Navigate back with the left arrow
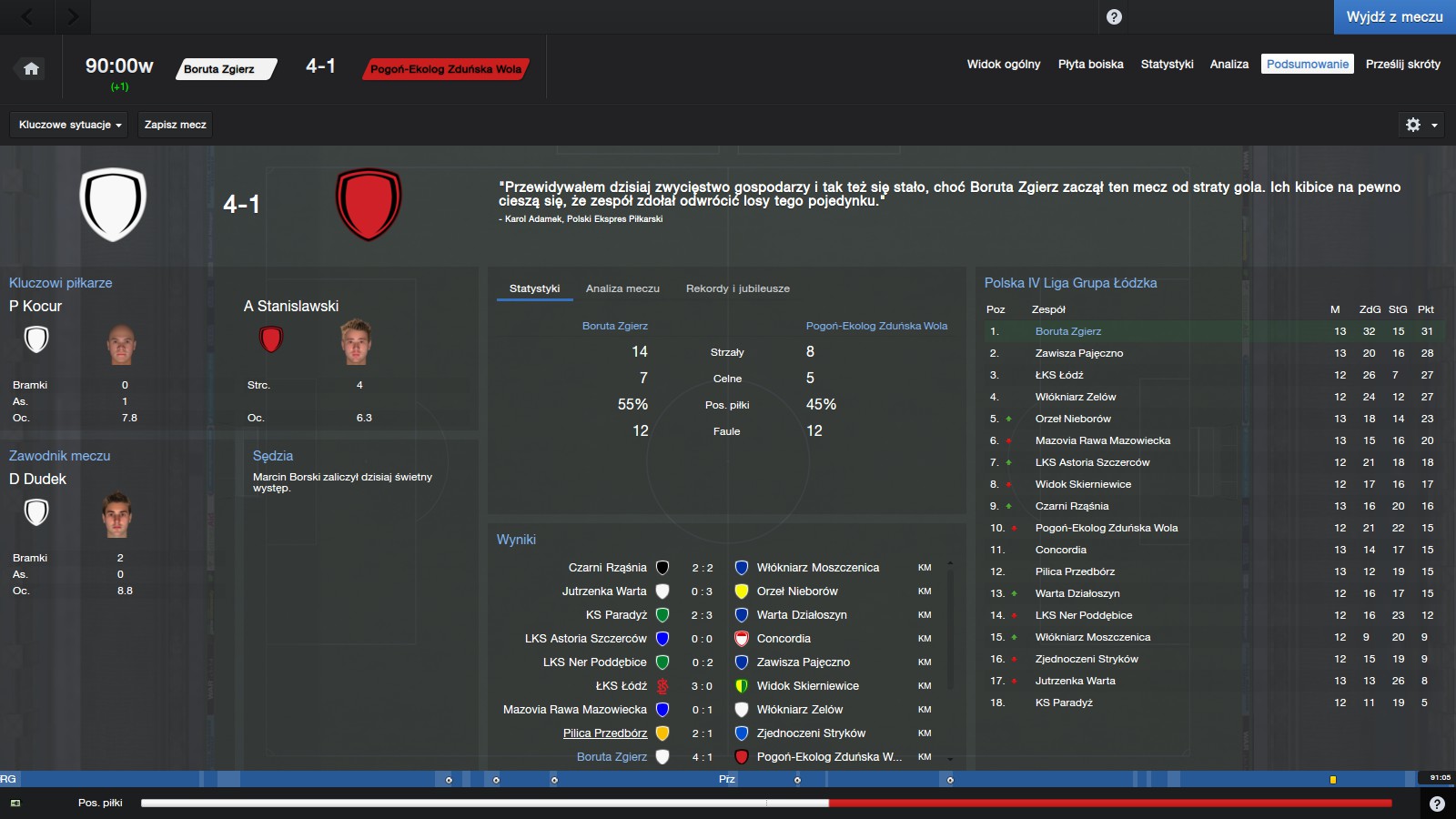The height and width of the screenshot is (819, 1456). tap(27, 16)
